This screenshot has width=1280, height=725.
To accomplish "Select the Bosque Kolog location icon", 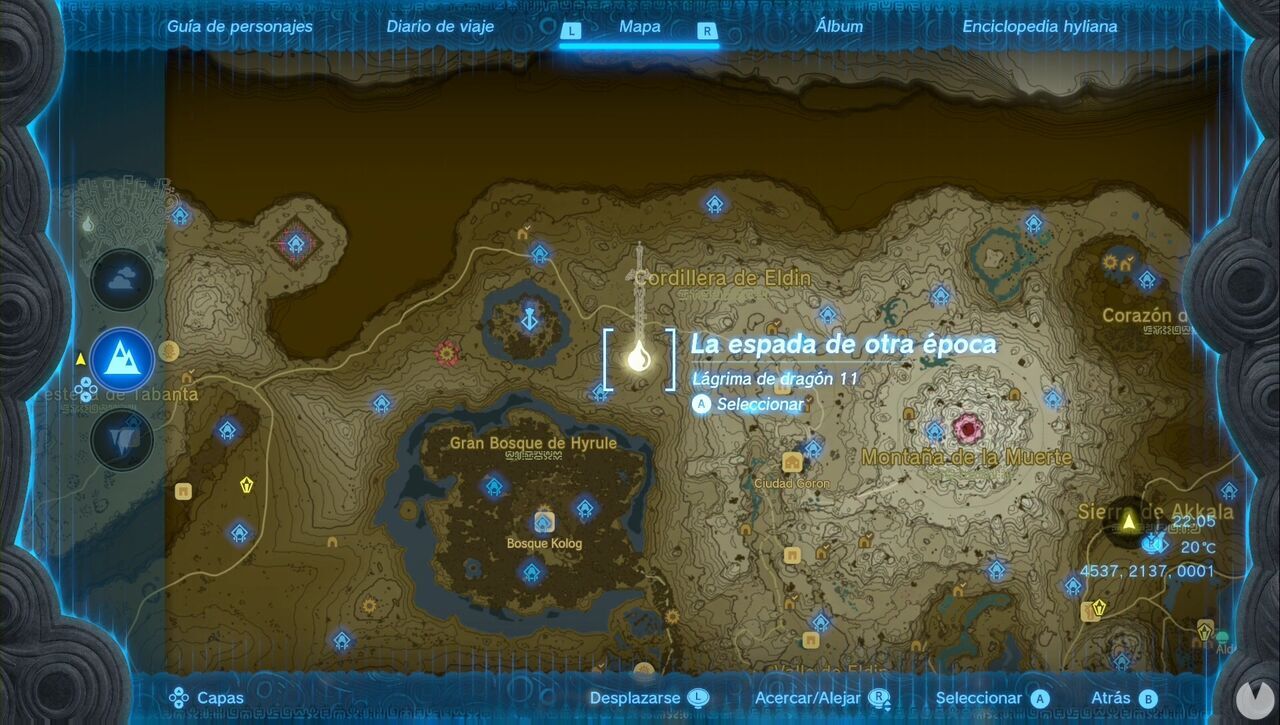I will click(543, 519).
